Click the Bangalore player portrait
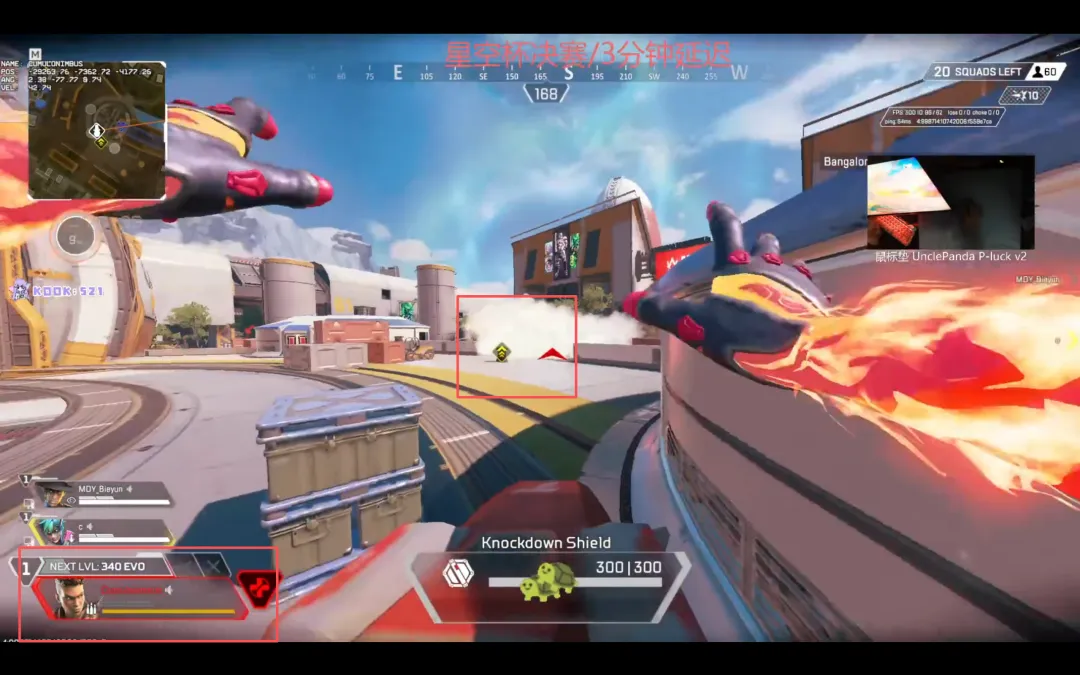This screenshot has width=1080, height=675. [x=68, y=598]
